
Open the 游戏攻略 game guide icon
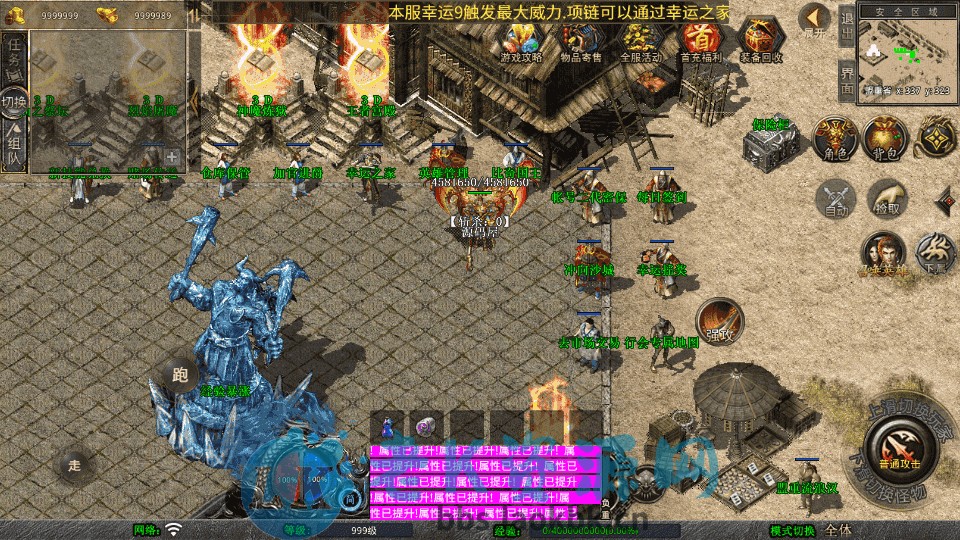[x=521, y=41]
